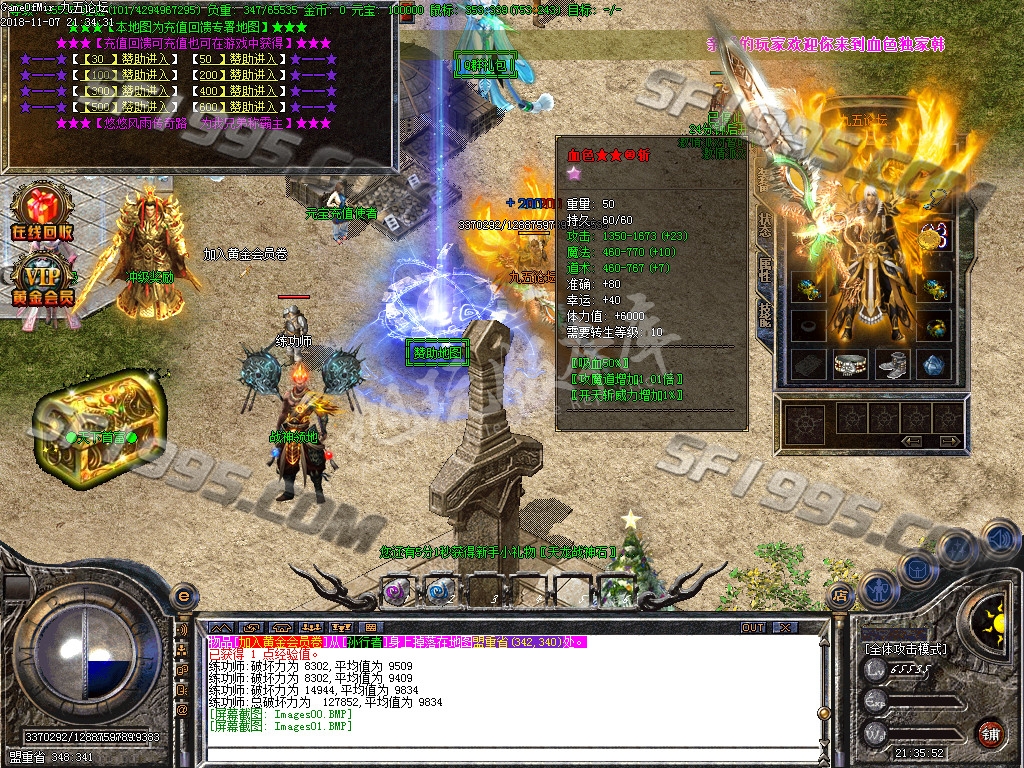Viewport: 1024px width, 768px height.
Task: Open the 在线回收 online recycle icon
Action: point(42,214)
